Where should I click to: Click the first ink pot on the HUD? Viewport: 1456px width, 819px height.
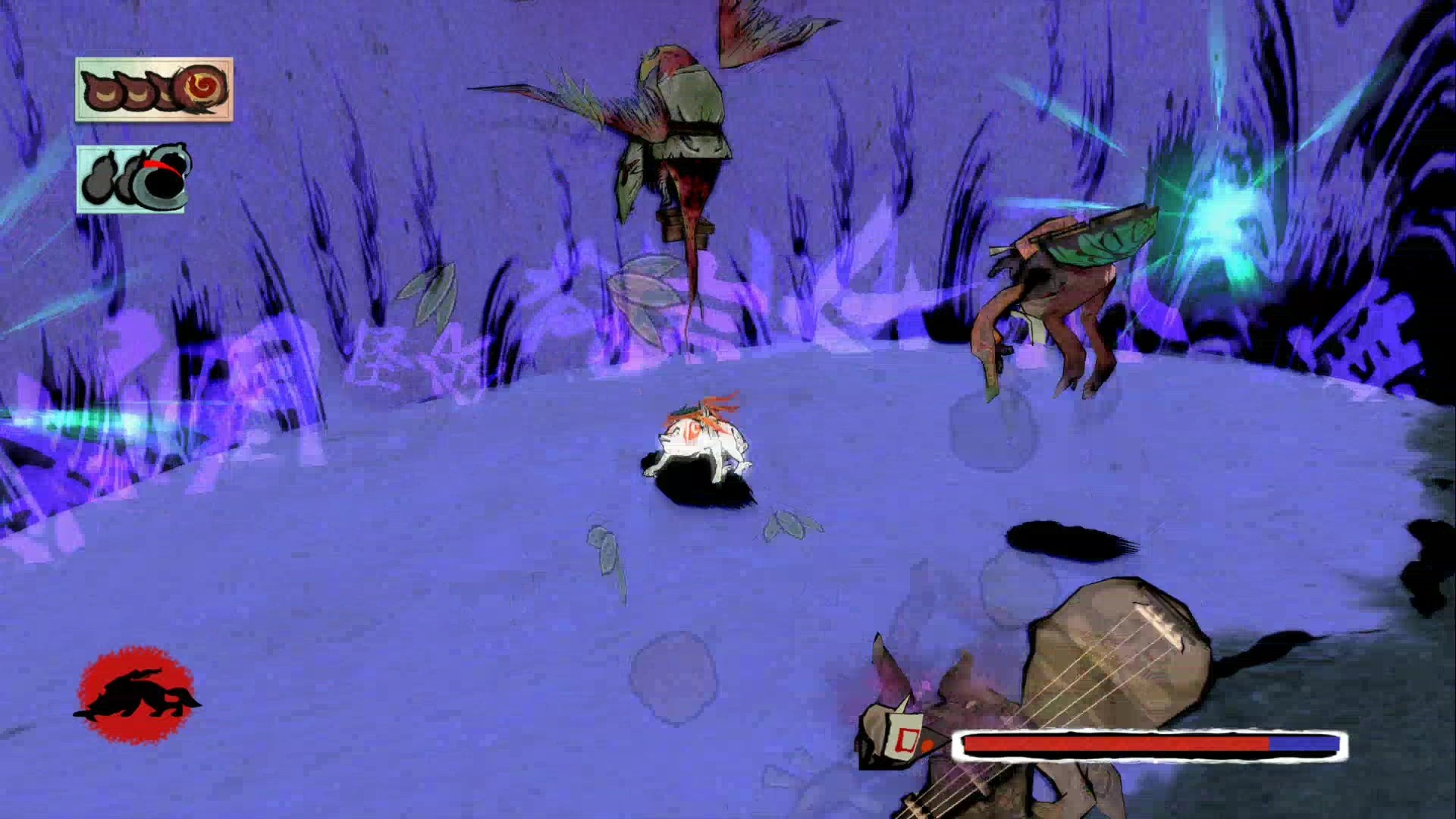pos(102,91)
